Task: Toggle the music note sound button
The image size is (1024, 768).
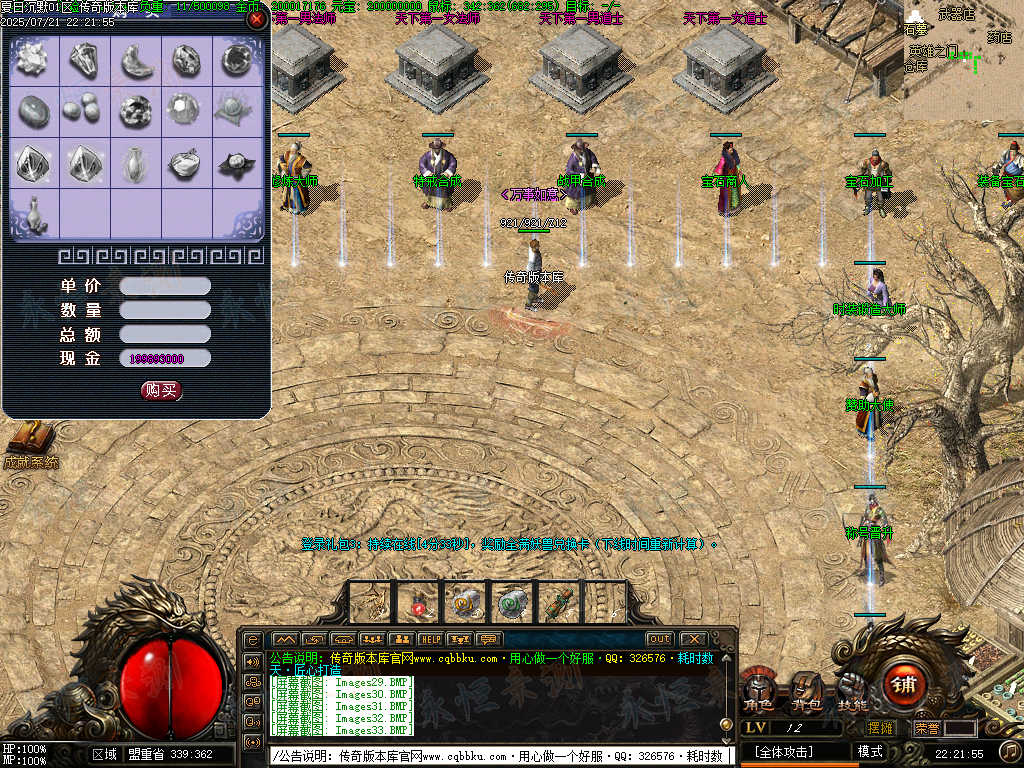Action: [x=1010, y=751]
